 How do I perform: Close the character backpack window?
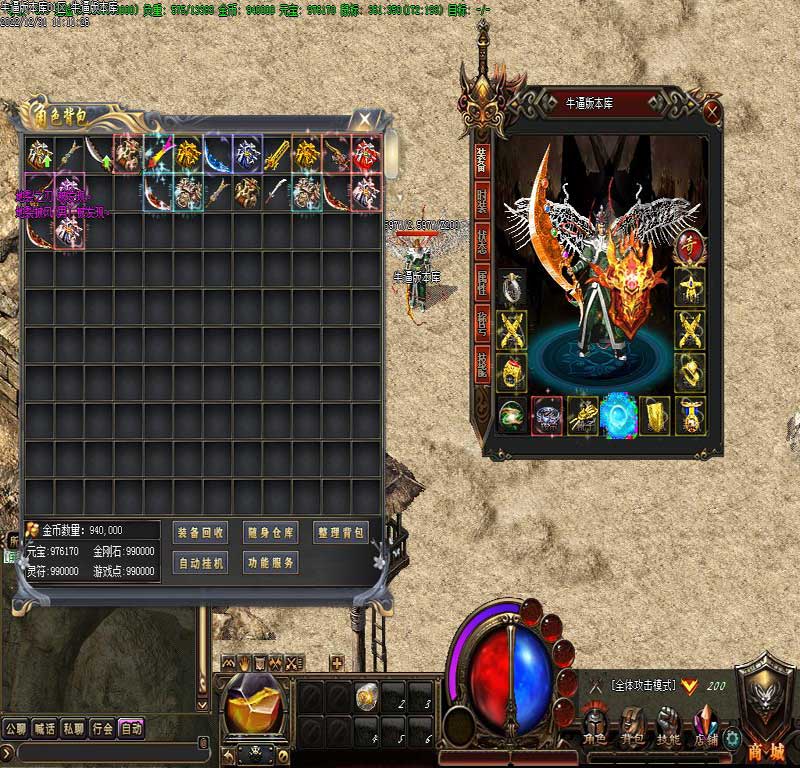tap(366, 119)
